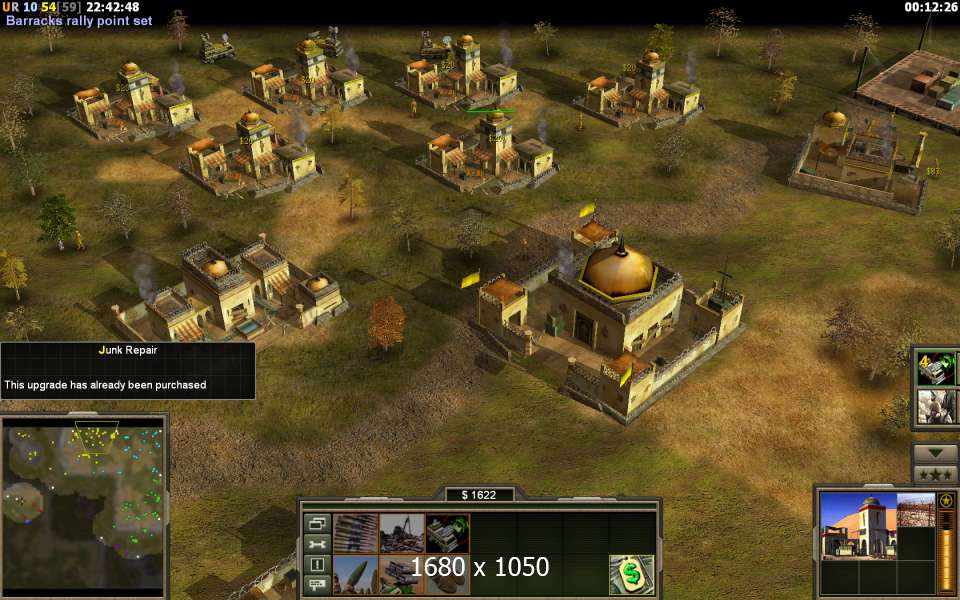Image resolution: width=960 pixels, height=600 pixels.
Task: Click the bullets upgrade icon
Action: 355,533
